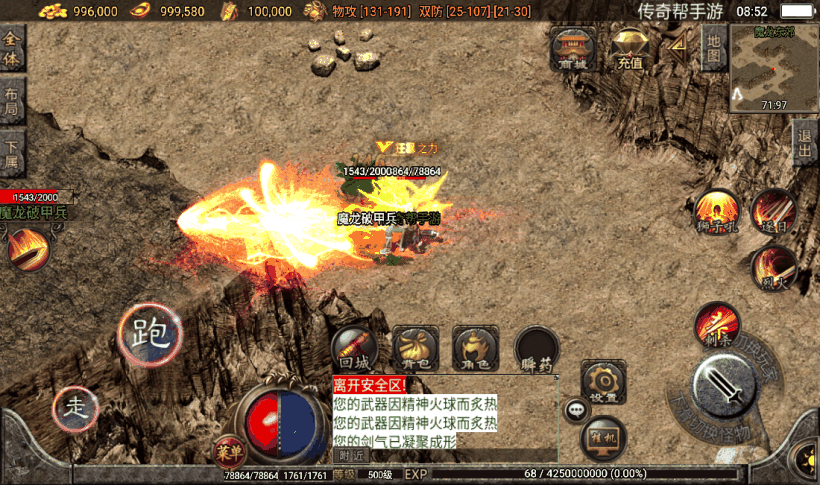Viewport: 820px width, 485px height.
Task: Select the 瞬药 instant potion slot
Action: click(537, 349)
